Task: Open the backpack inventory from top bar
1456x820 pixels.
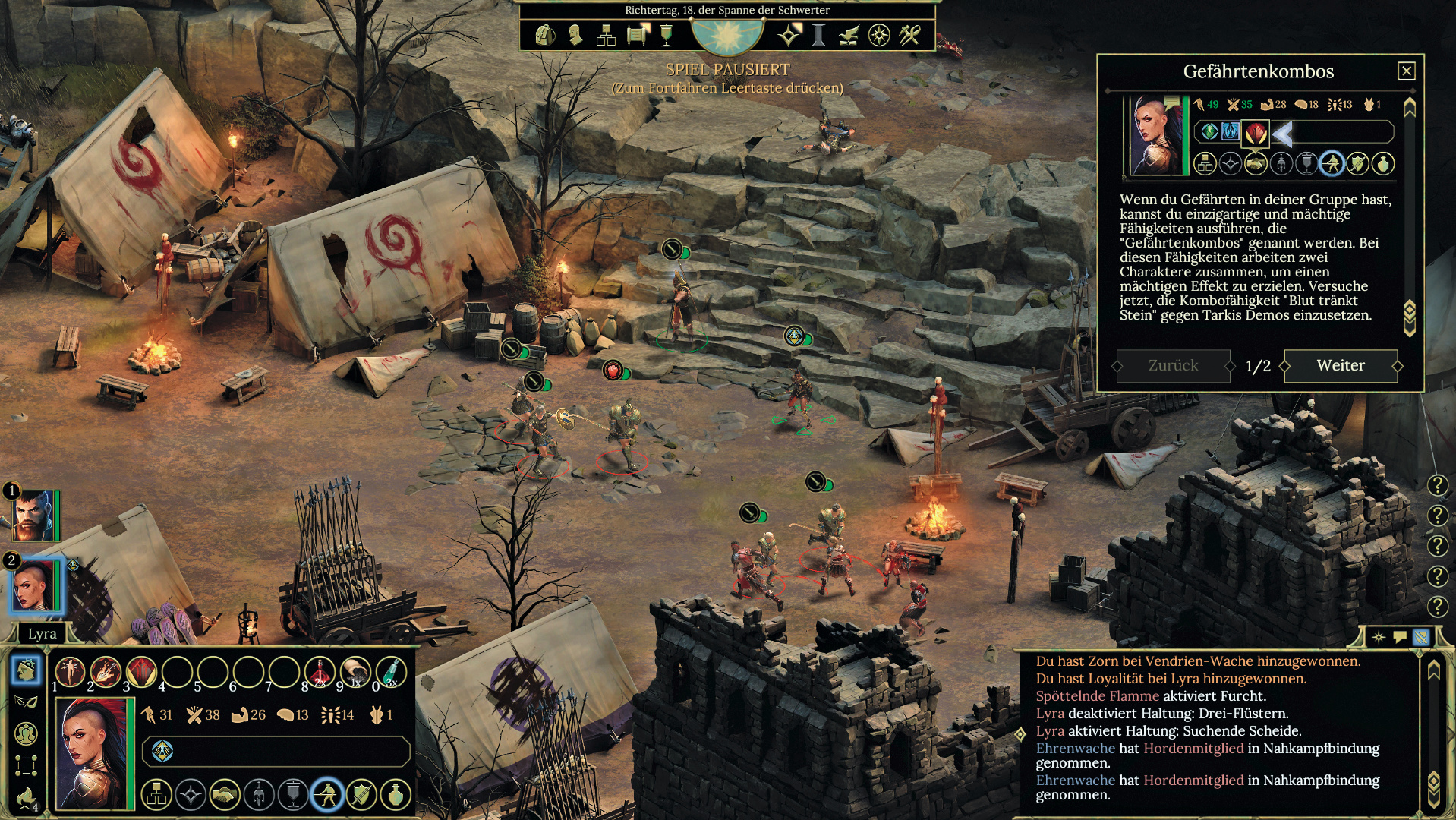Action: click(545, 35)
